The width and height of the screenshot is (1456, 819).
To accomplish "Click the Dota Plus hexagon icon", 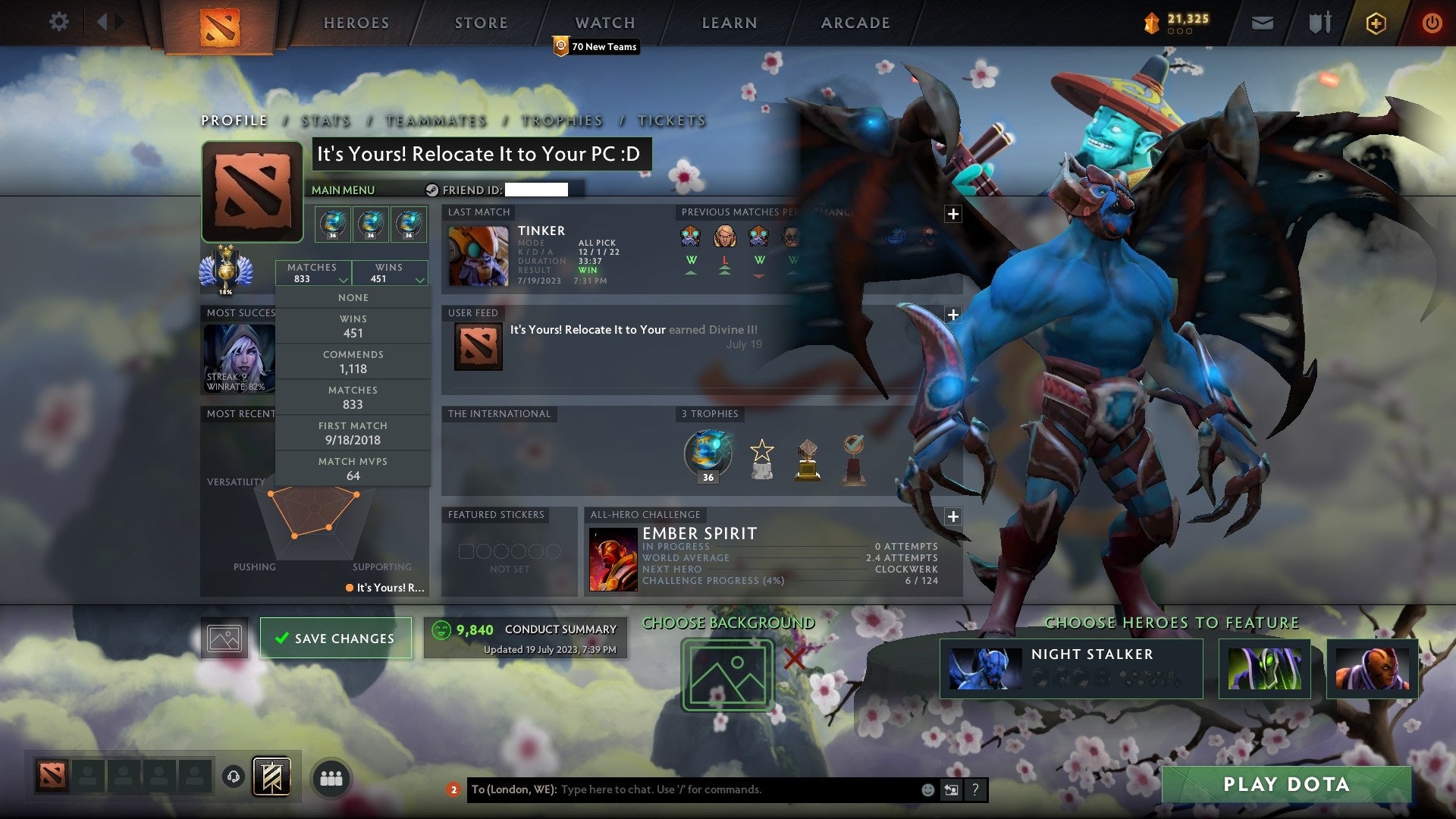I will click(1375, 23).
